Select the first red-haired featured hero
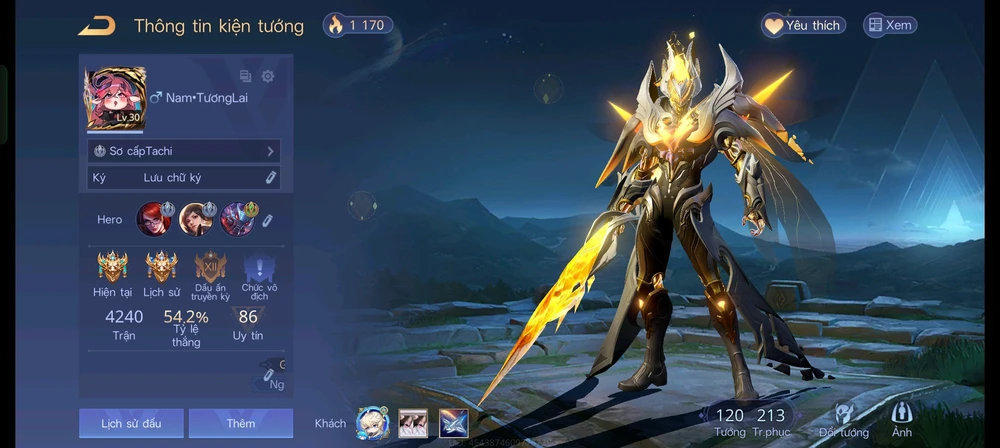 tap(153, 218)
